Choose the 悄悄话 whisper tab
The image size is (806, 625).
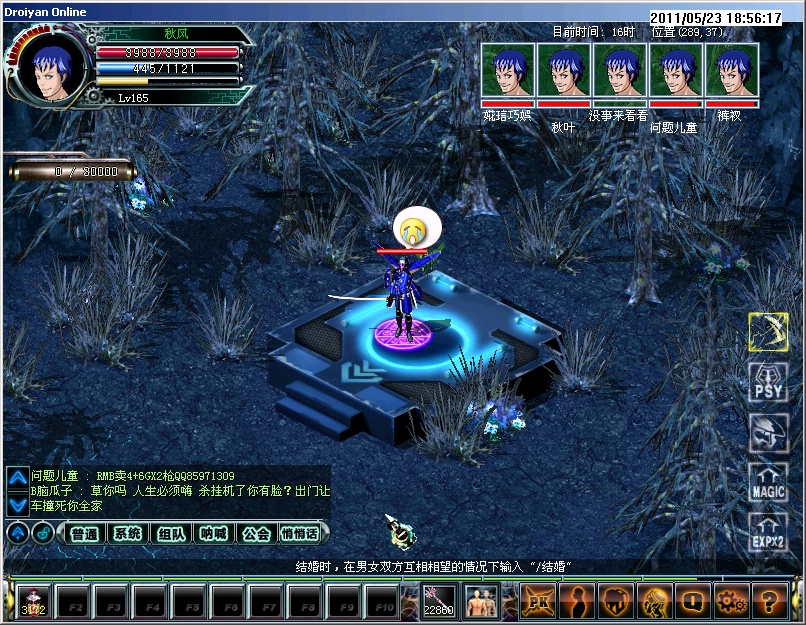[x=299, y=534]
